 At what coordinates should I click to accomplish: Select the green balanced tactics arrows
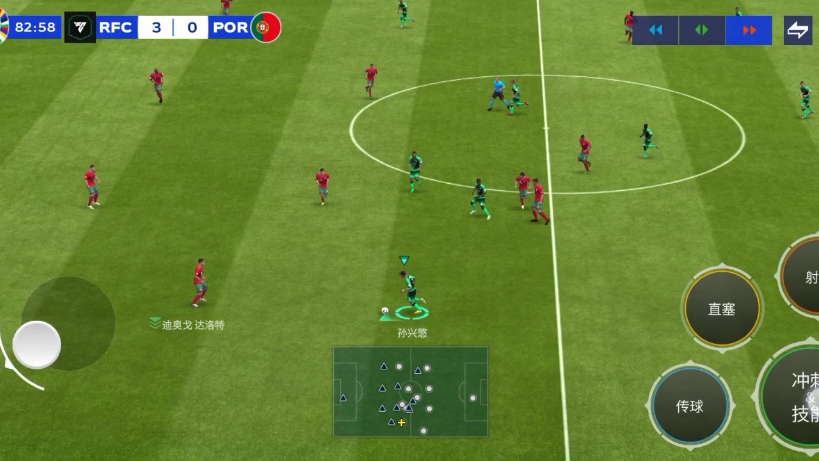pyautogui.click(x=702, y=30)
